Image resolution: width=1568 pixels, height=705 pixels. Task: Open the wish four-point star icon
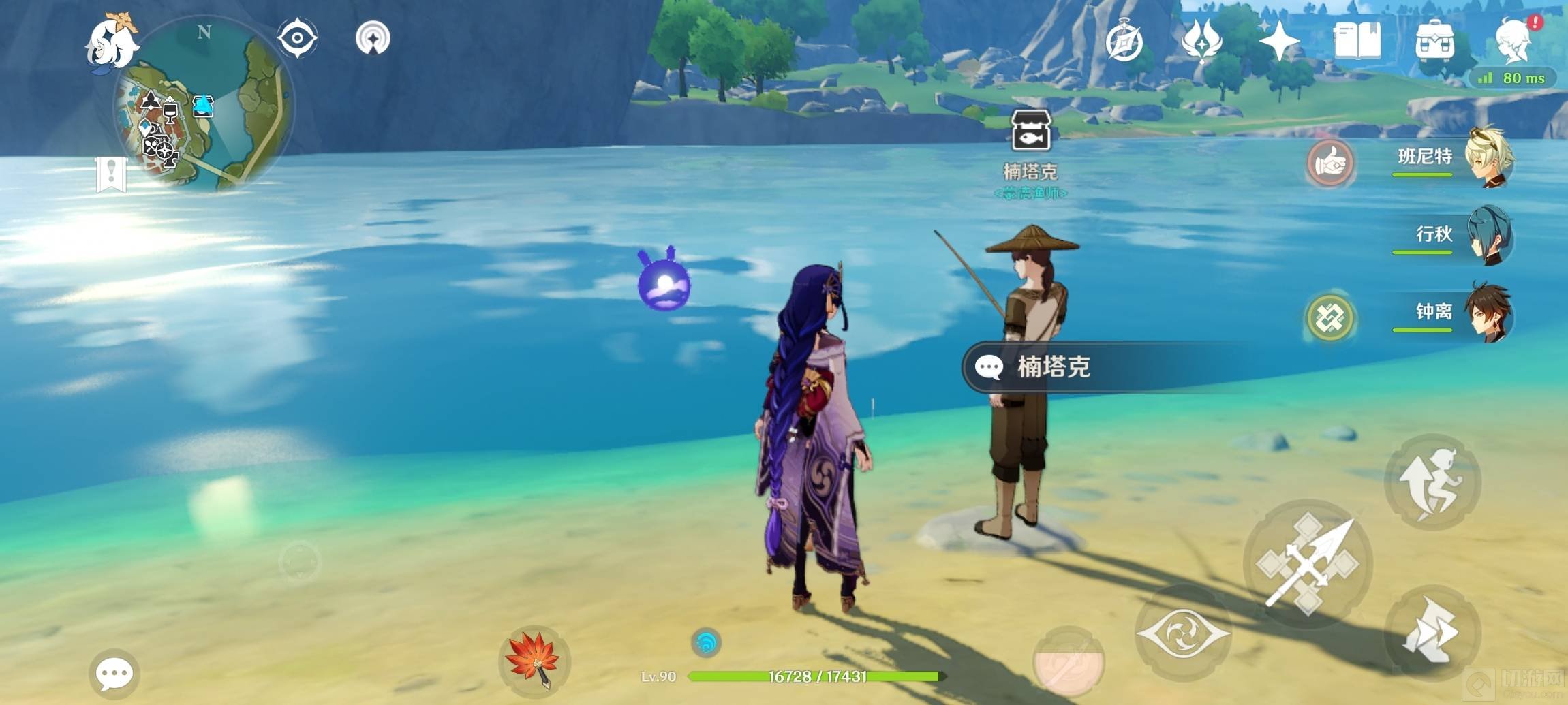[x=1279, y=41]
